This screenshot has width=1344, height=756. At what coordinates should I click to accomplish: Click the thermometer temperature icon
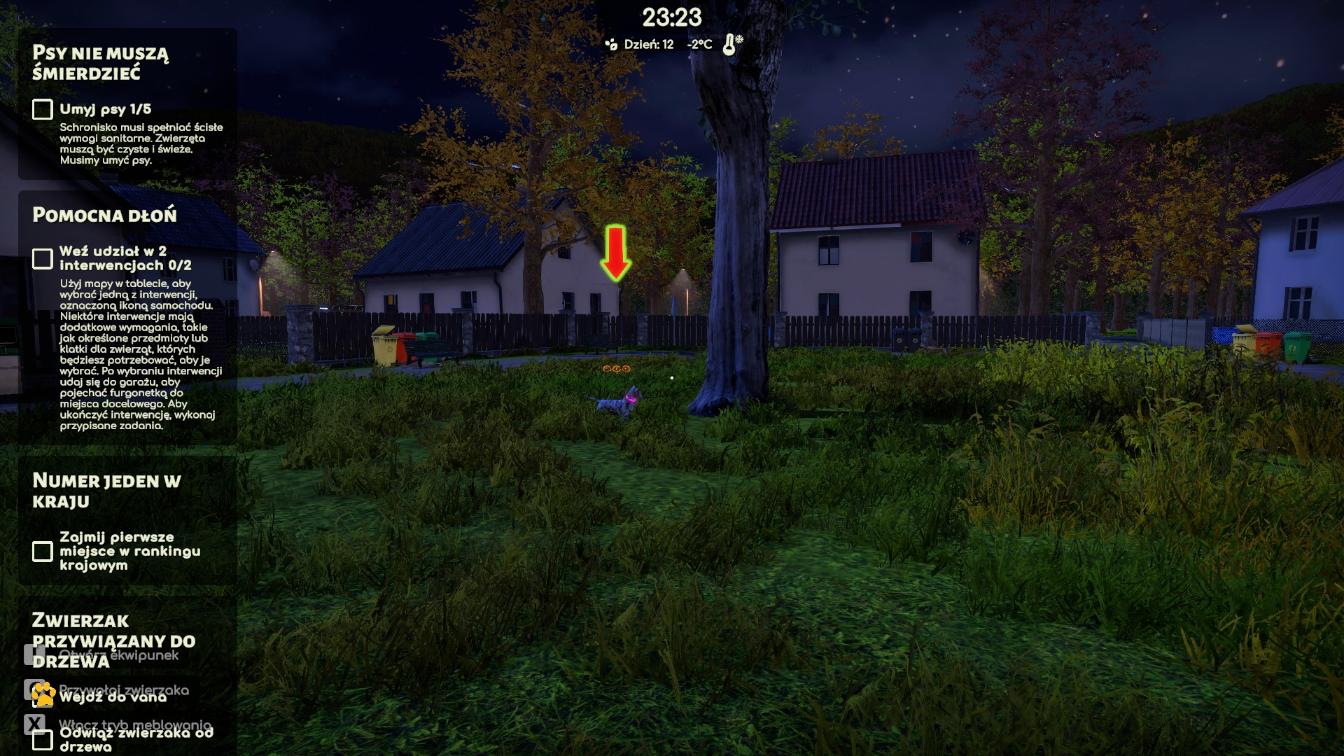coord(731,44)
